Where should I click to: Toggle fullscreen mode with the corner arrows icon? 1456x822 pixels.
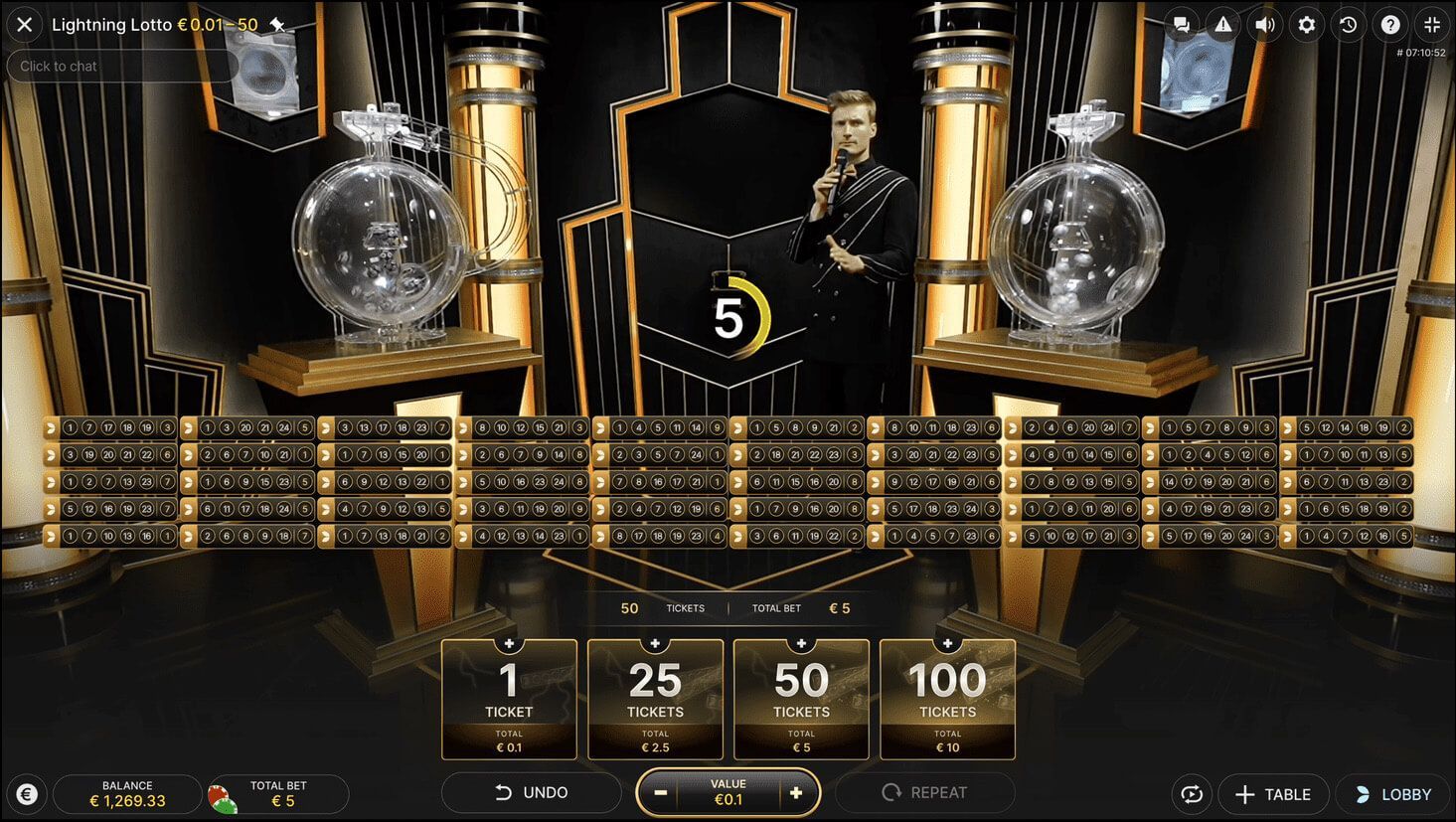1431,25
